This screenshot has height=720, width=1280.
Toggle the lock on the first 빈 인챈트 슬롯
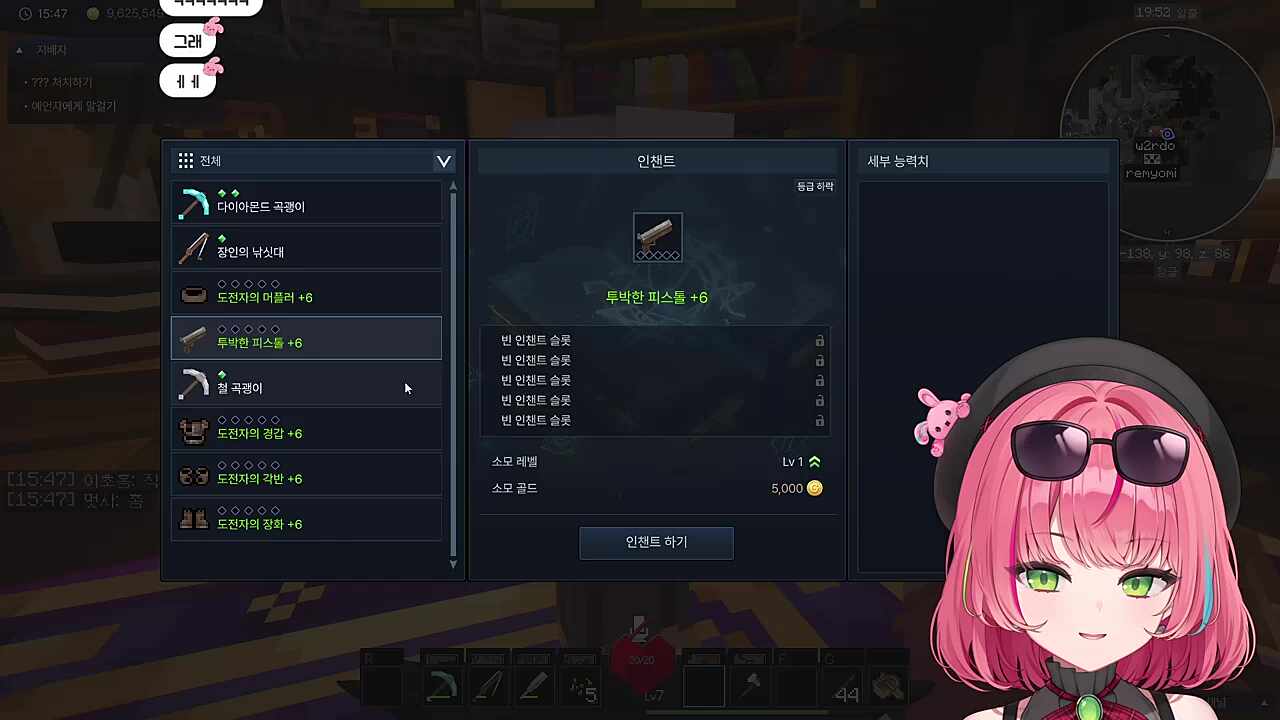coord(819,340)
